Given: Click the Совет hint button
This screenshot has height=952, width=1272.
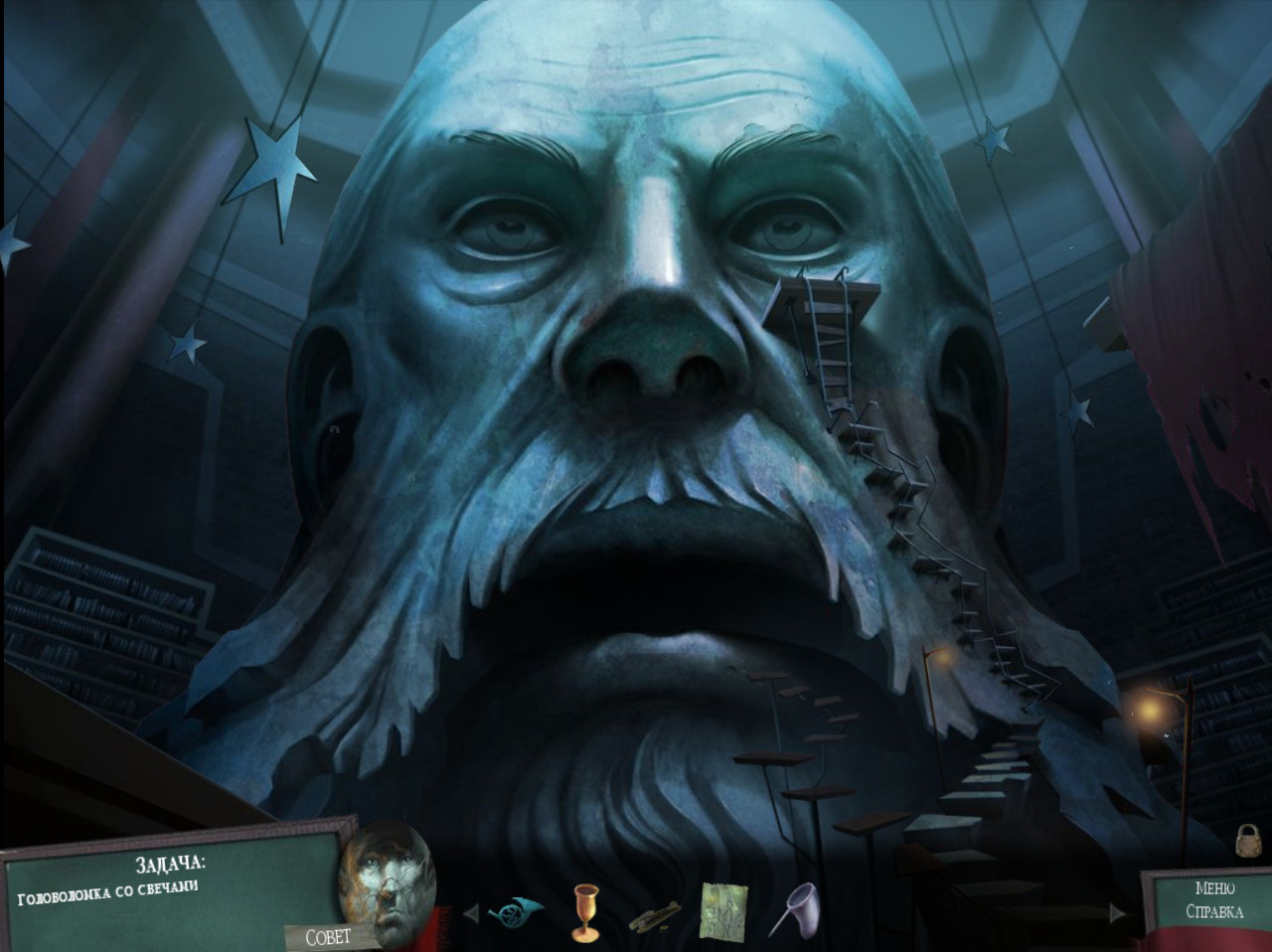Looking at the screenshot, I should point(328,937).
